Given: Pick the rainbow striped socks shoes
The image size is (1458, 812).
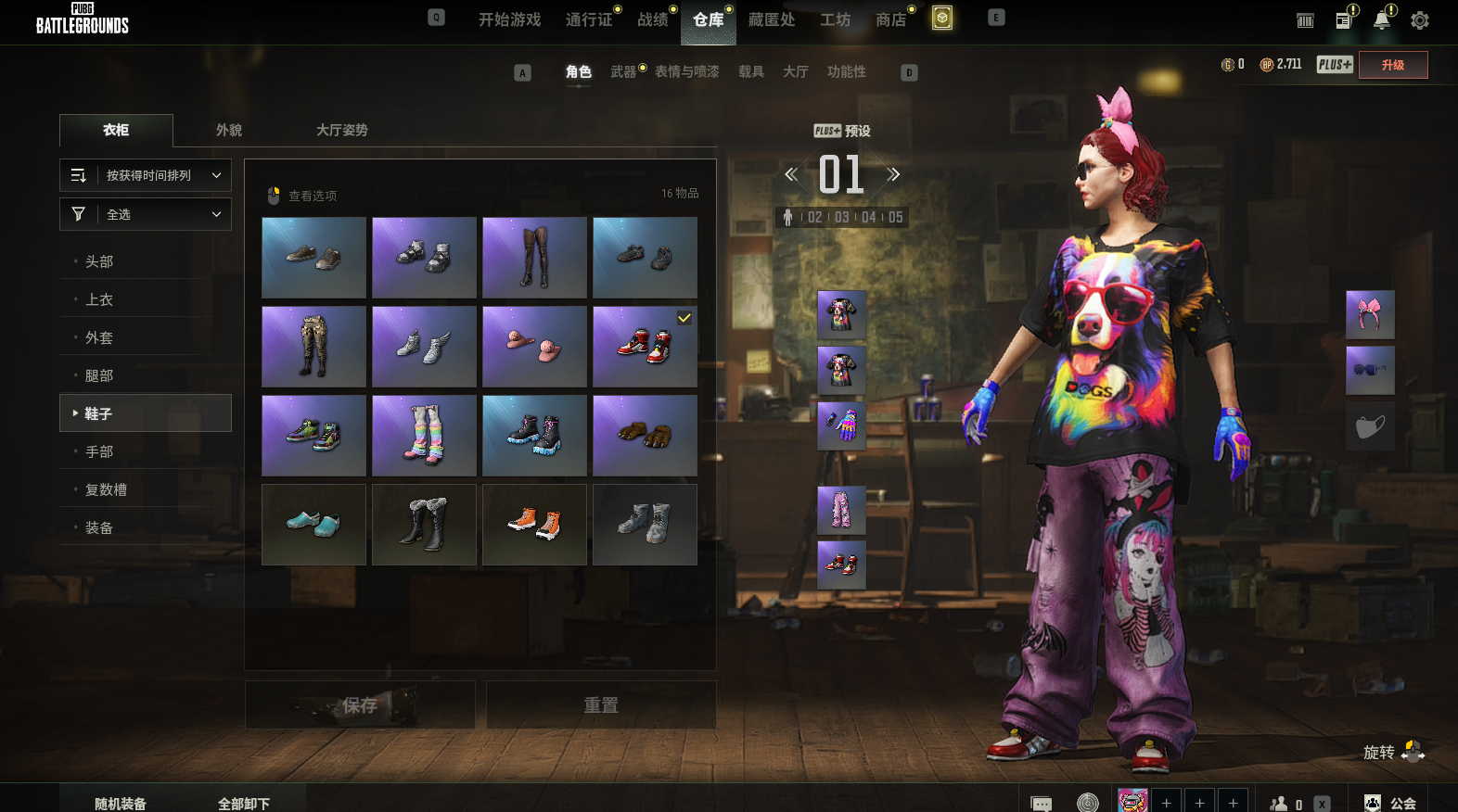Looking at the screenshot, I should (424, 436).
